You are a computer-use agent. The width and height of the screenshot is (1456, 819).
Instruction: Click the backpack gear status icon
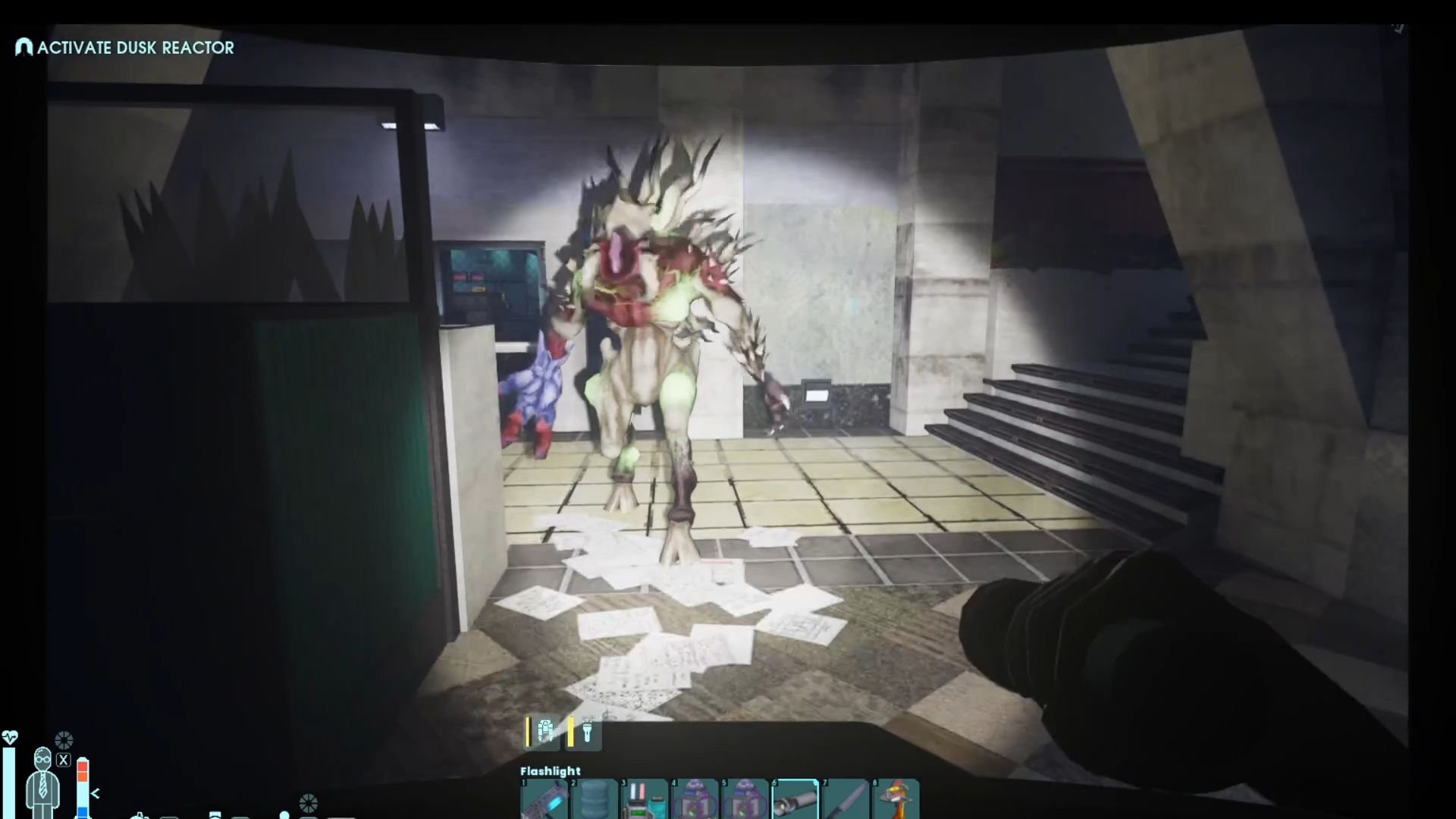544,732
